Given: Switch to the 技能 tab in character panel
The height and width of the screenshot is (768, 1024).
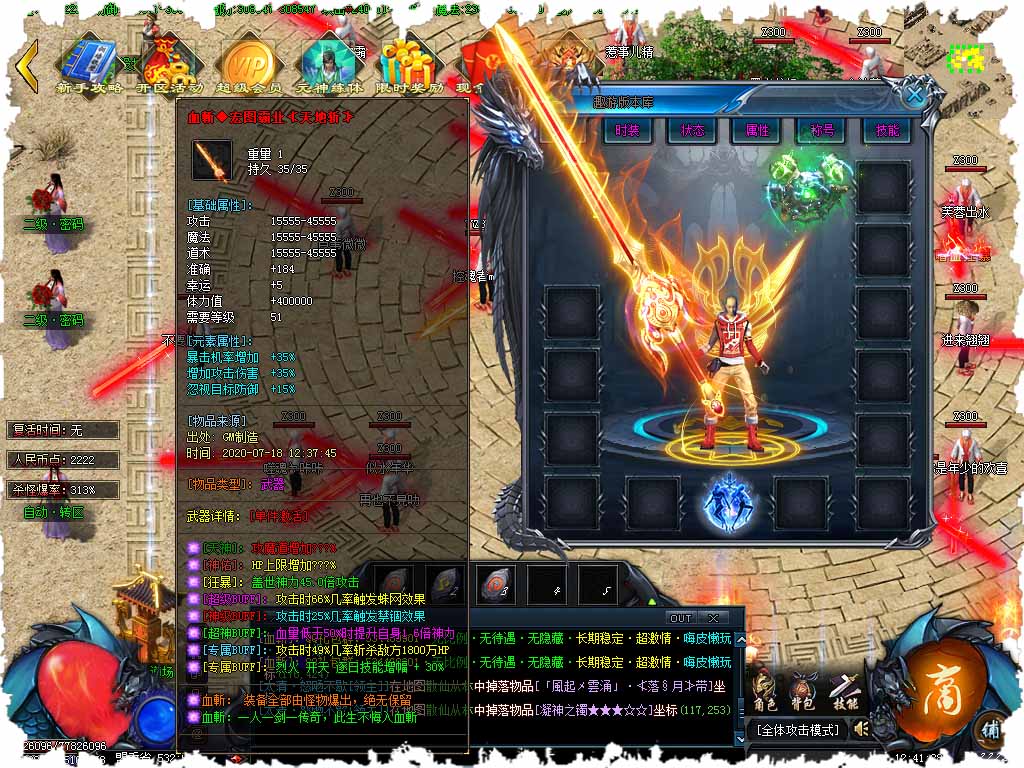Looking at the screenshot, I should (887, 131).
